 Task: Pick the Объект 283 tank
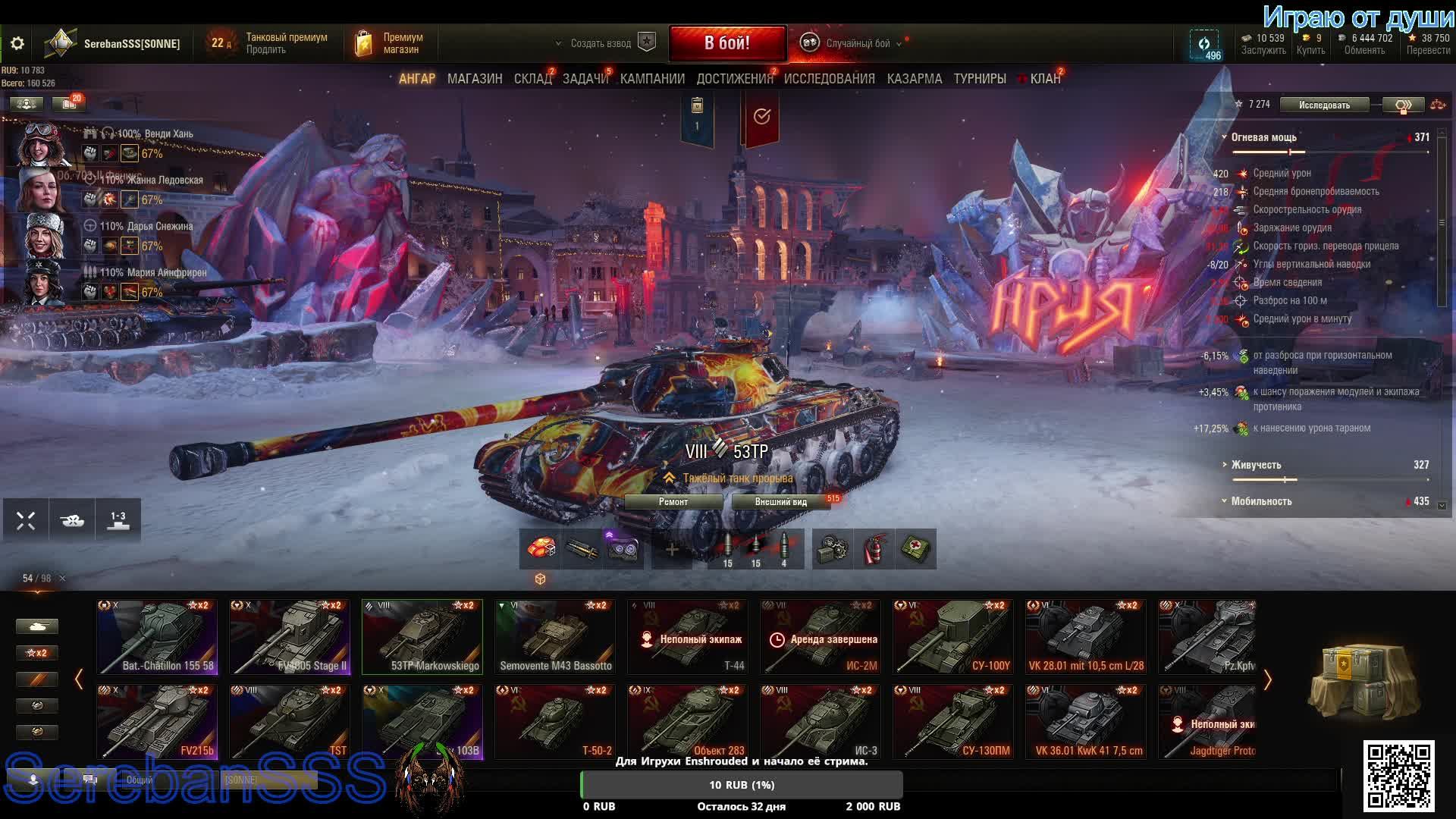(x=688, y=722)
